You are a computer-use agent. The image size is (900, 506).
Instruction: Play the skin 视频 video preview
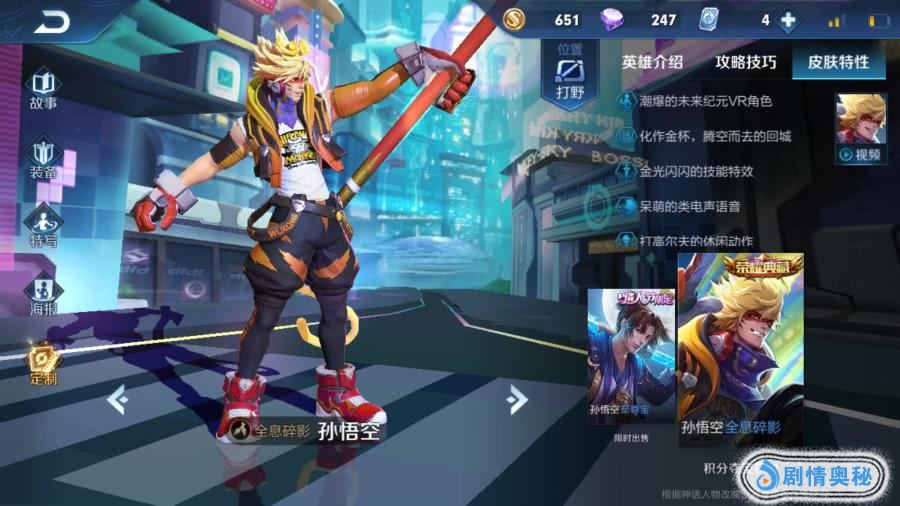(861, 129)
